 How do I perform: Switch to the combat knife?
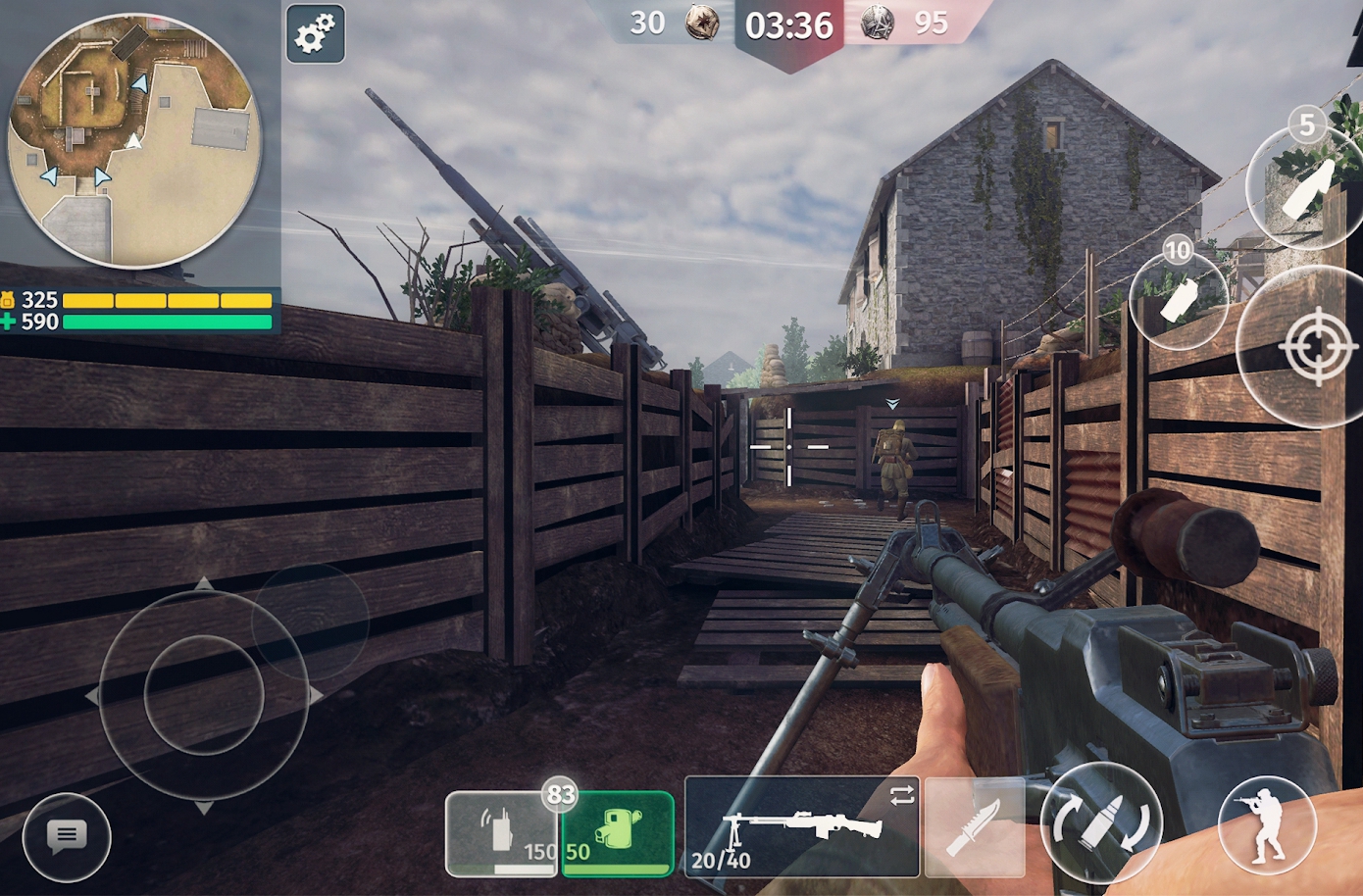click(x=974, y=826)
